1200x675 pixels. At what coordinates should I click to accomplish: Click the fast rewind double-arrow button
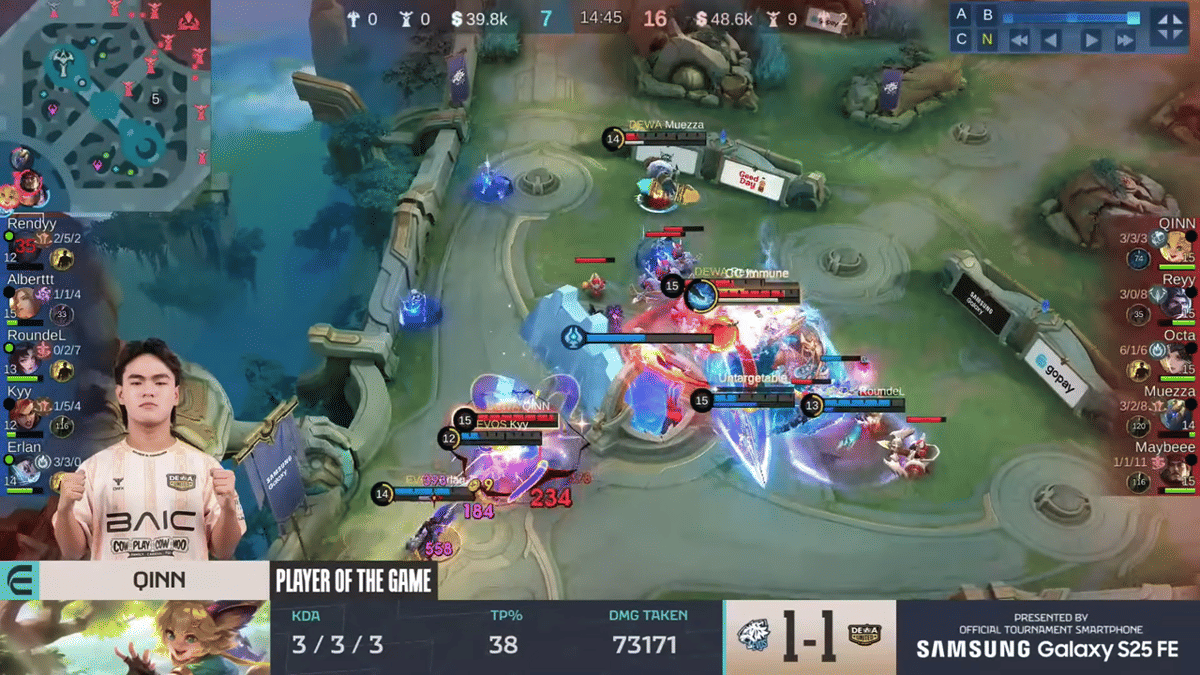click(x=1019, y=41)
